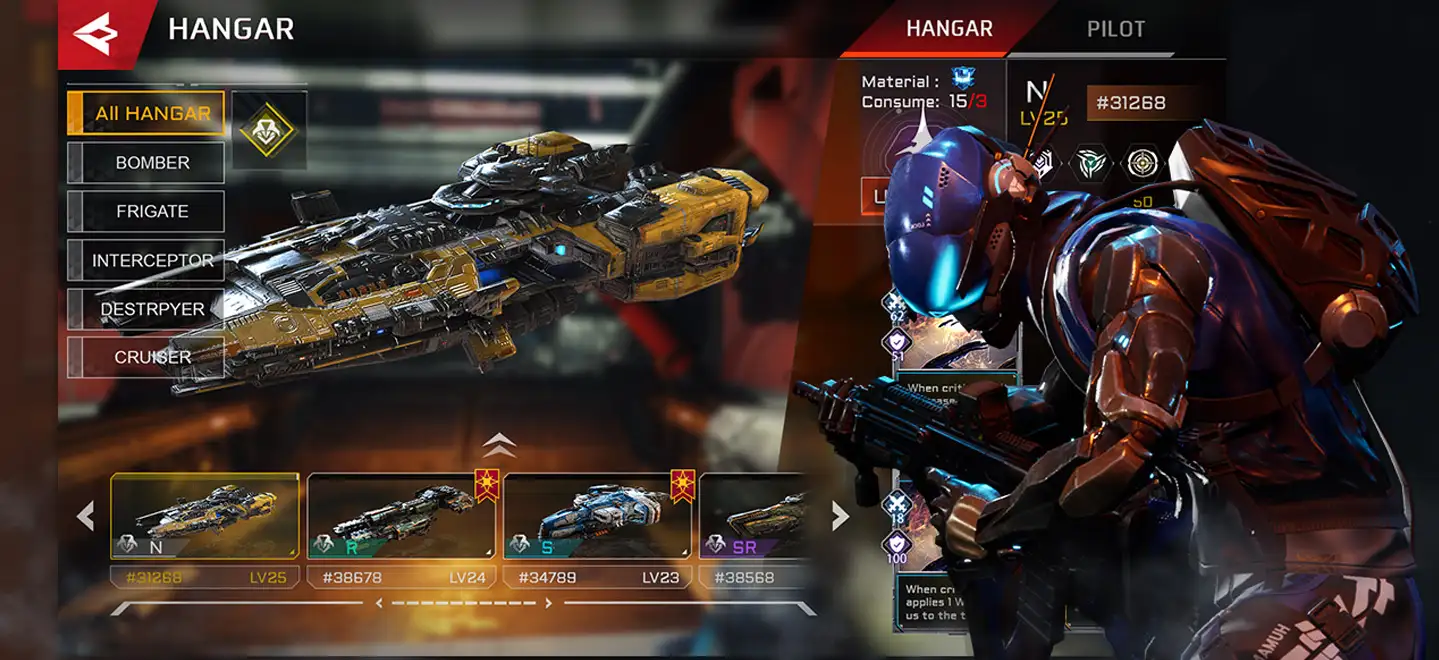Expand the ship list with up chevrons
Image resolution: width=1439 pixels, height=660 pixels.
499,445
